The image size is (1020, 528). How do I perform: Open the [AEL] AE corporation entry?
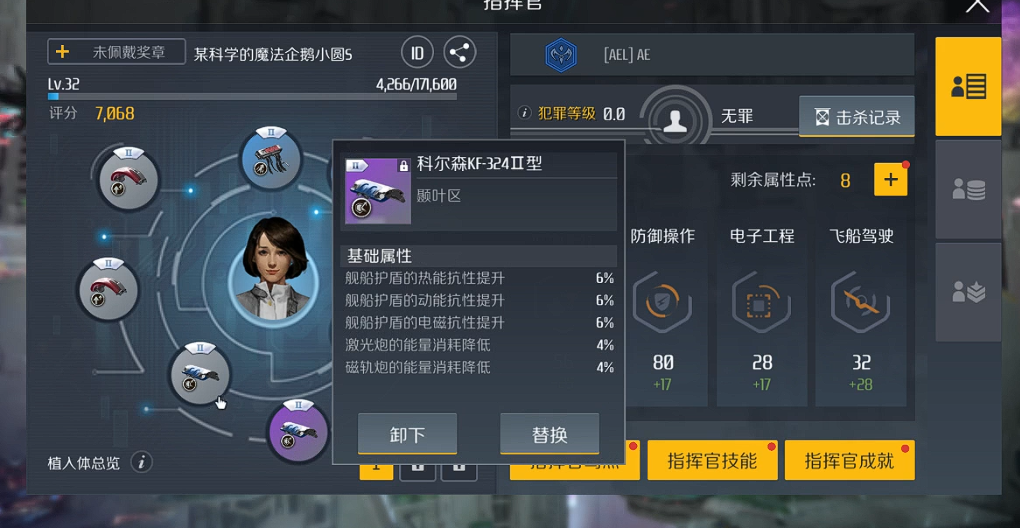(712, 55)
